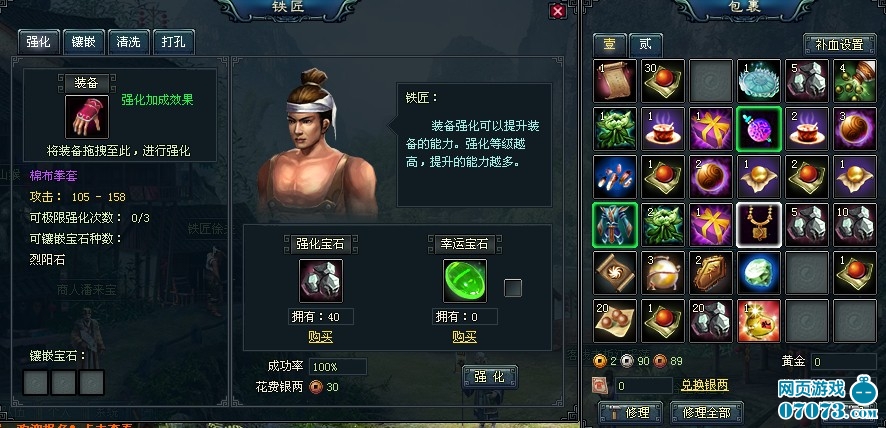Viewport: 886px width, 428px height.
Task: Open the 兑换银两 exchange link
Action: click(705, 385)
